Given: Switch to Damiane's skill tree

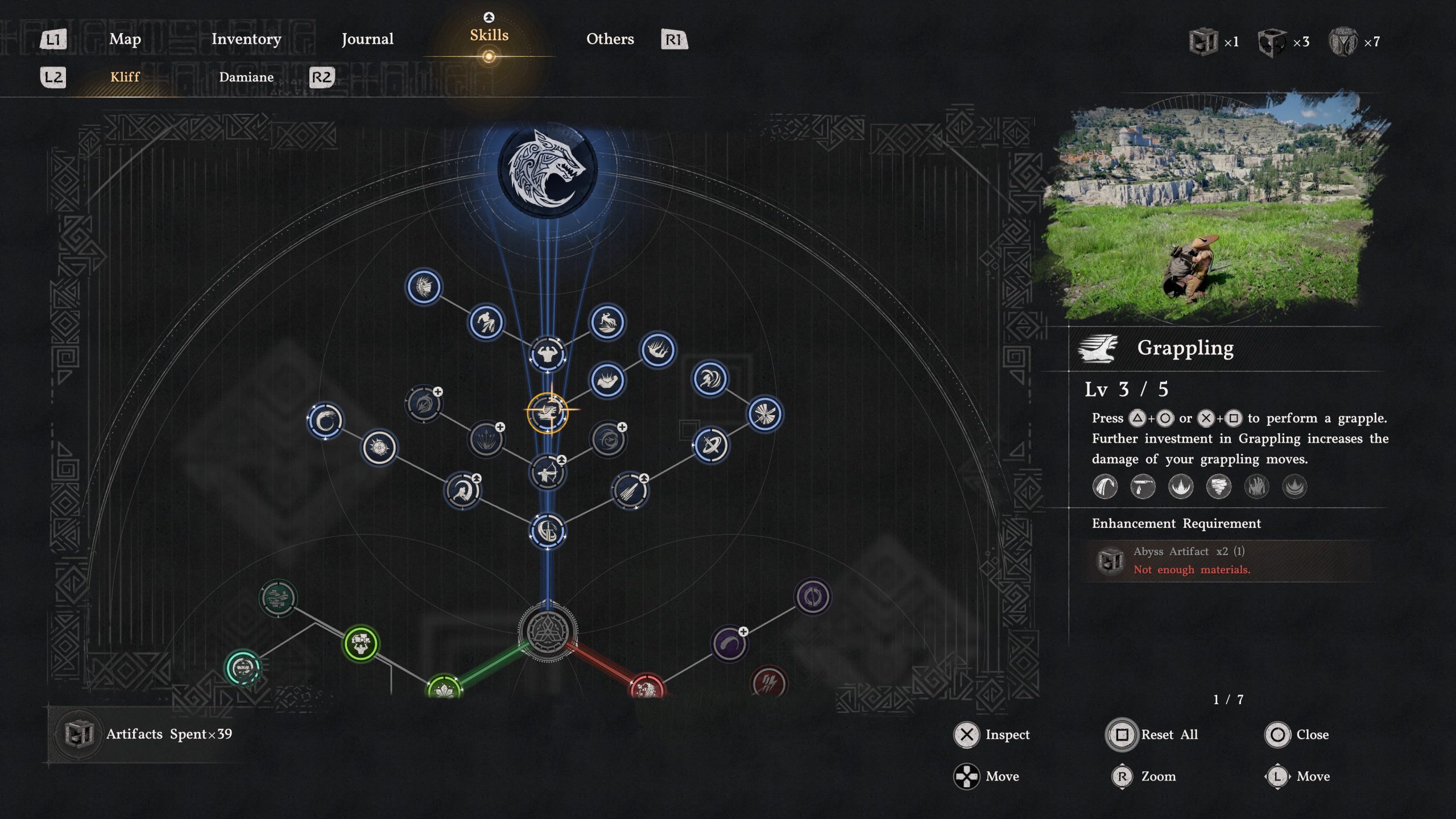Looking at the screenshot, I should click(247, 77).
